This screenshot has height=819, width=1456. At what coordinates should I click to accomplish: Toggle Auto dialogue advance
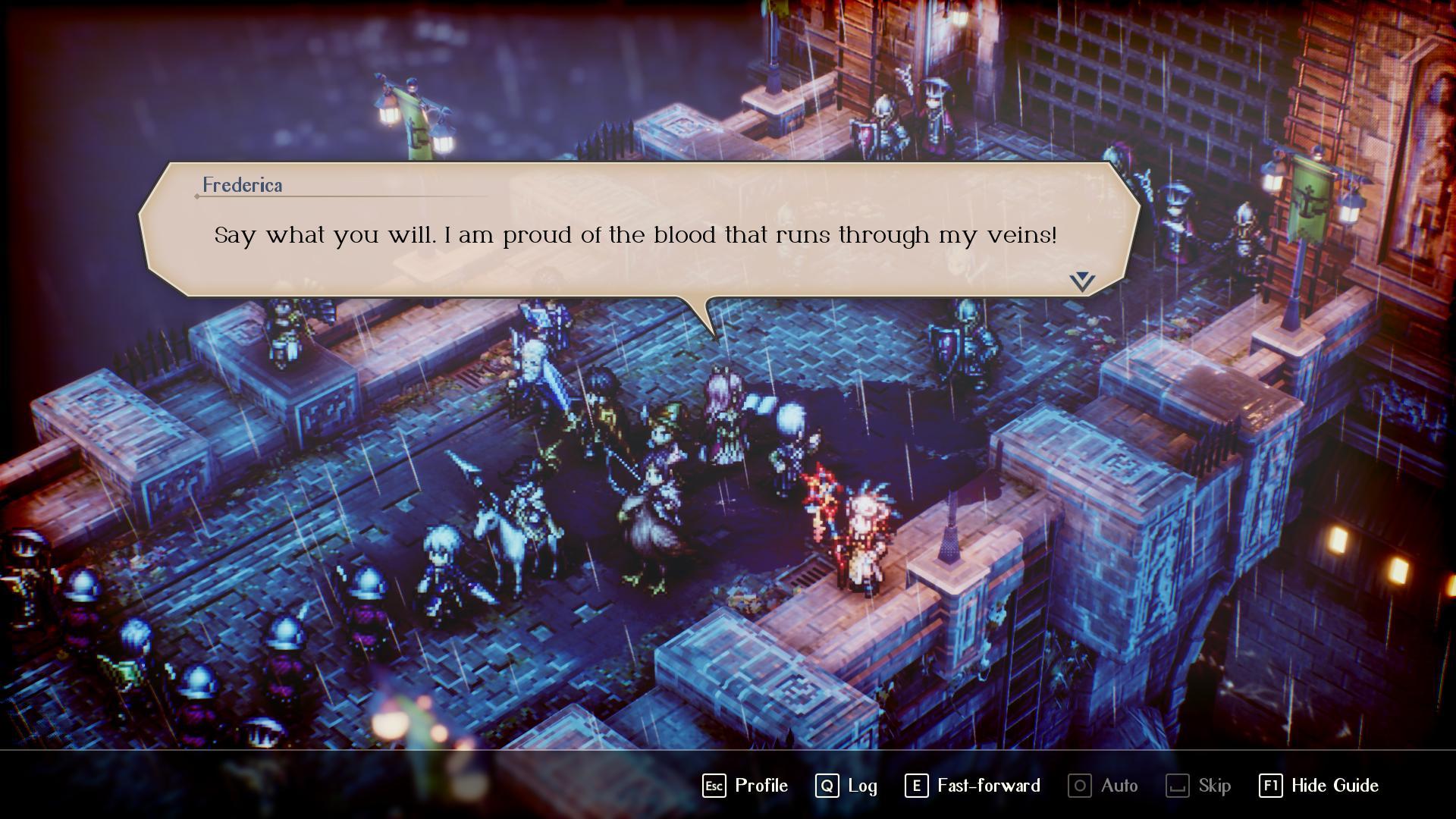pyautogui.click(x=1103, y=786)
